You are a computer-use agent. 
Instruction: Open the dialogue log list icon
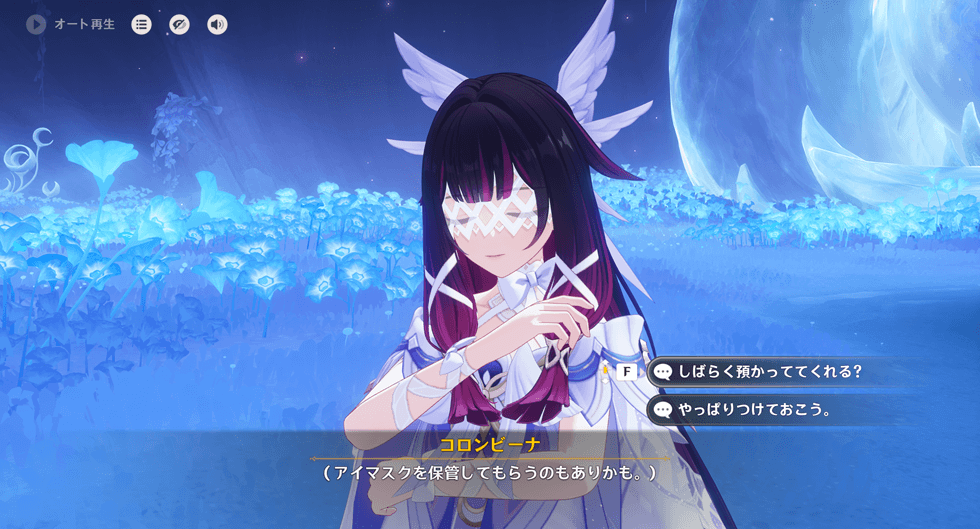tap(142, 24)
